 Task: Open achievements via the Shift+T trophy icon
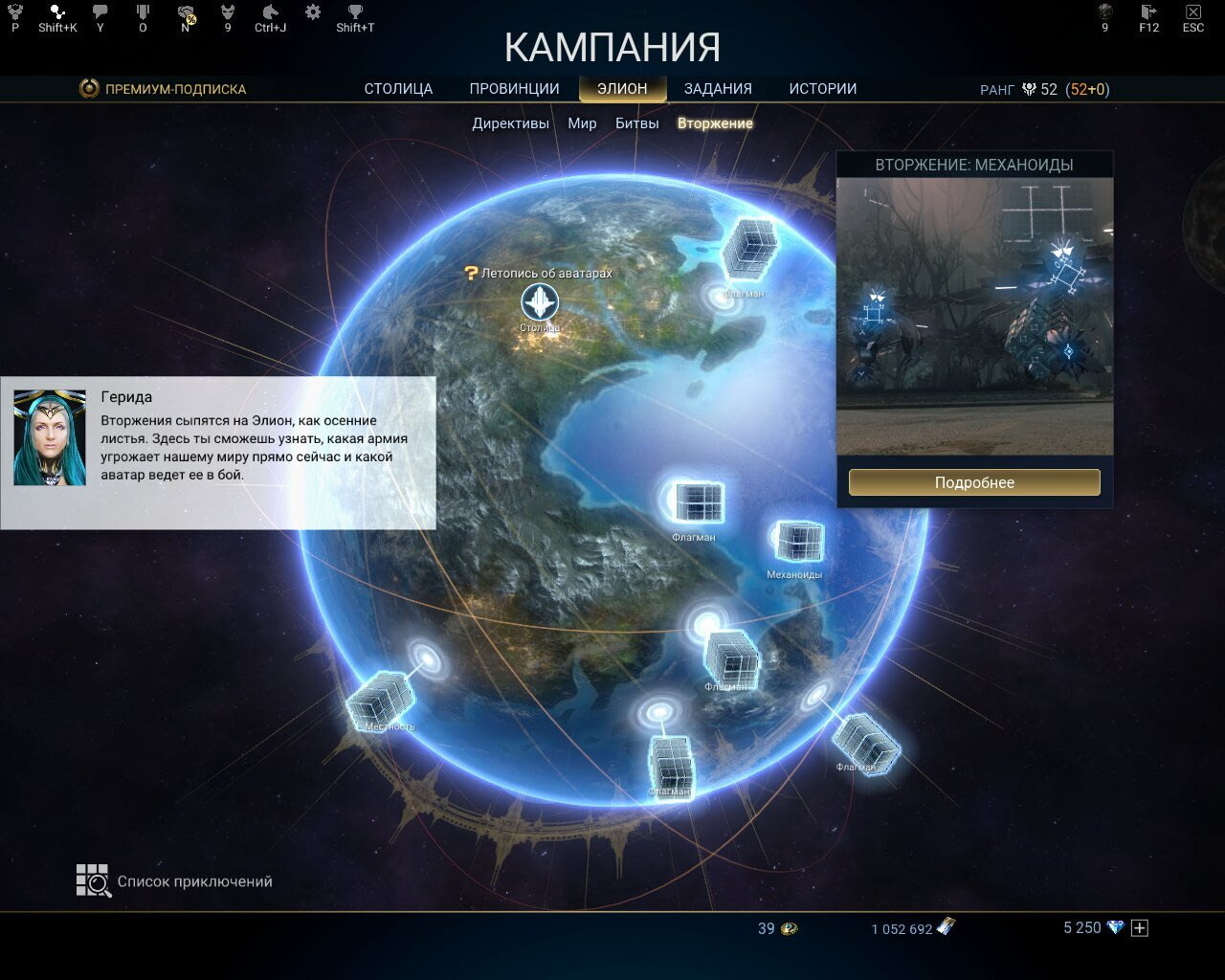pyautogui.click(x=354, y=11)
